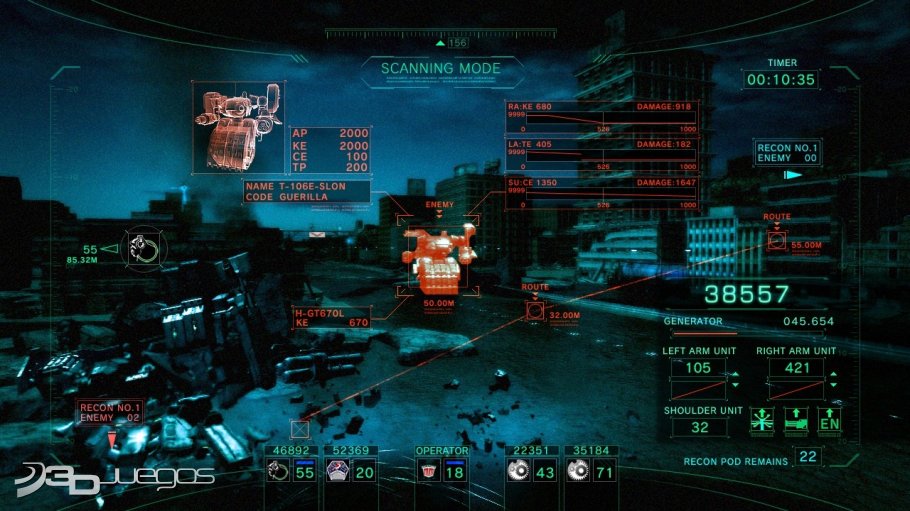
Task: View the scanned T-106E-SLON enemy portrait
Action: [239, 128]
